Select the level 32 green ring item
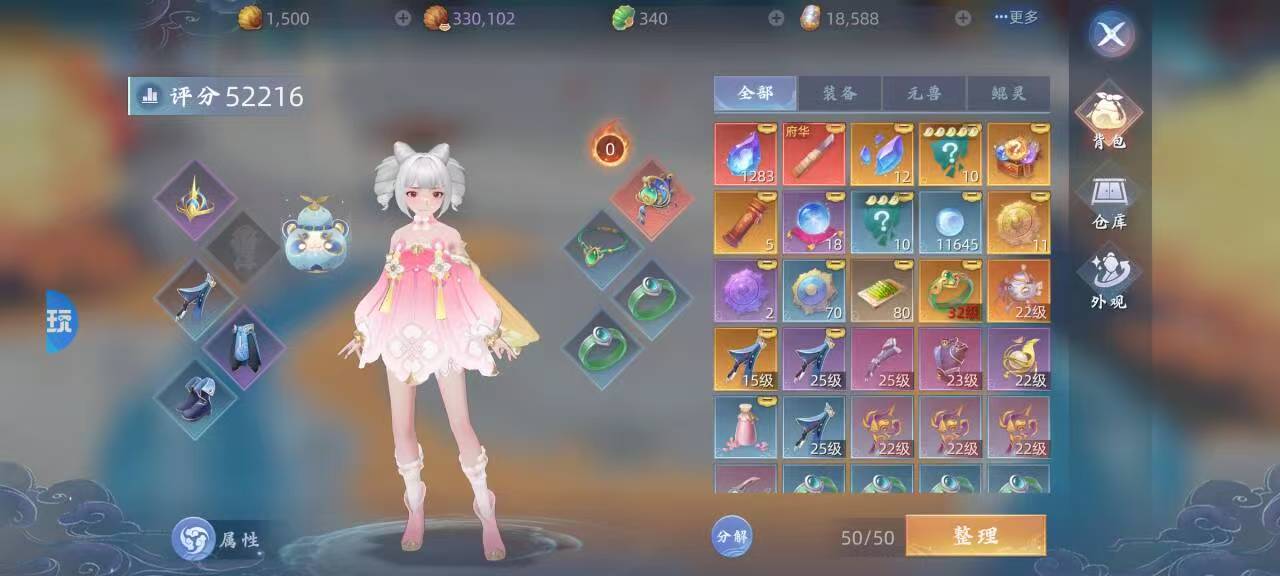The width and height of the screenshot is (1280, 576). [x=950, y=291]
